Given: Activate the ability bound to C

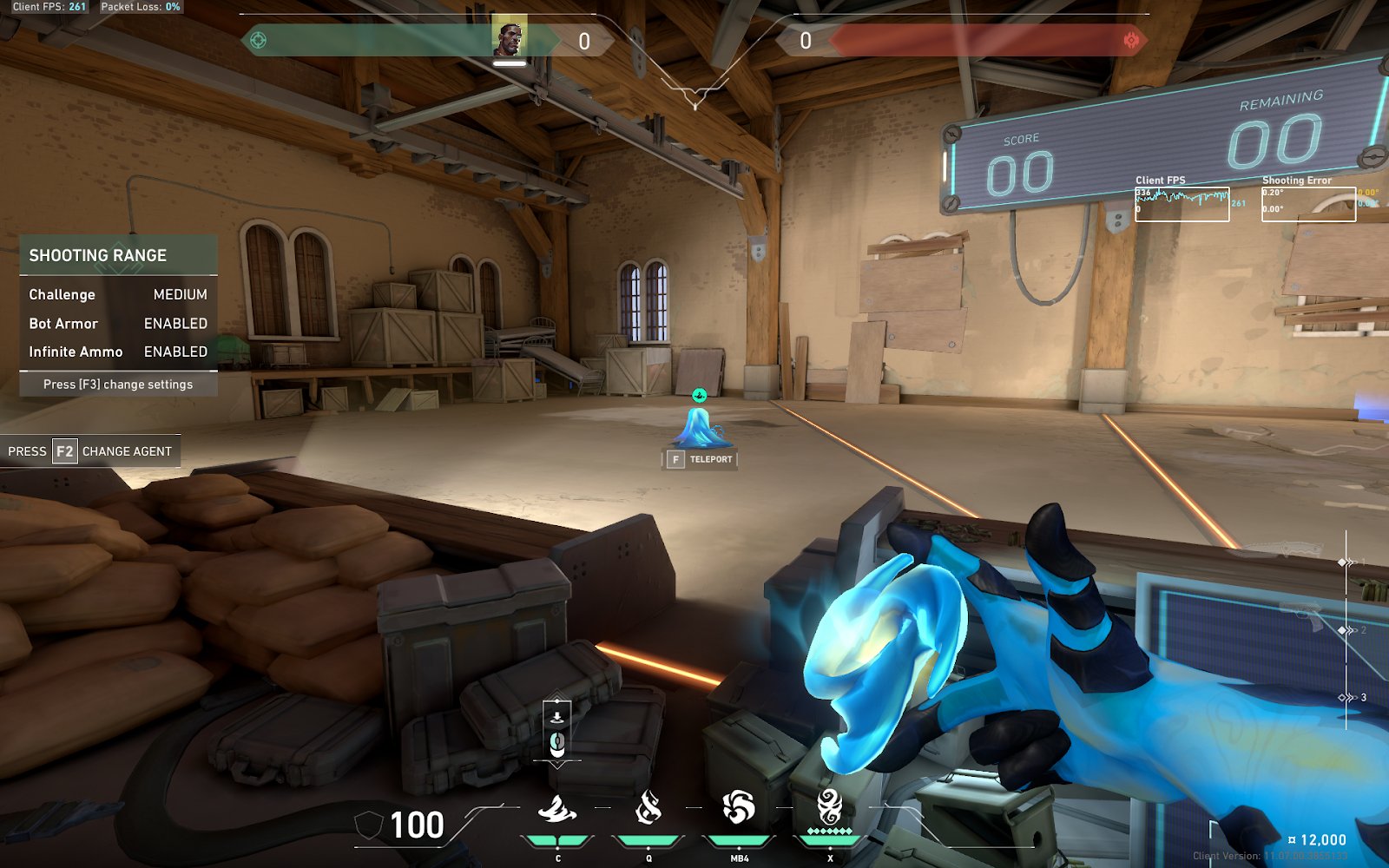Looking at the screenshot, I should pyautogui.click(x=557, y=810).
